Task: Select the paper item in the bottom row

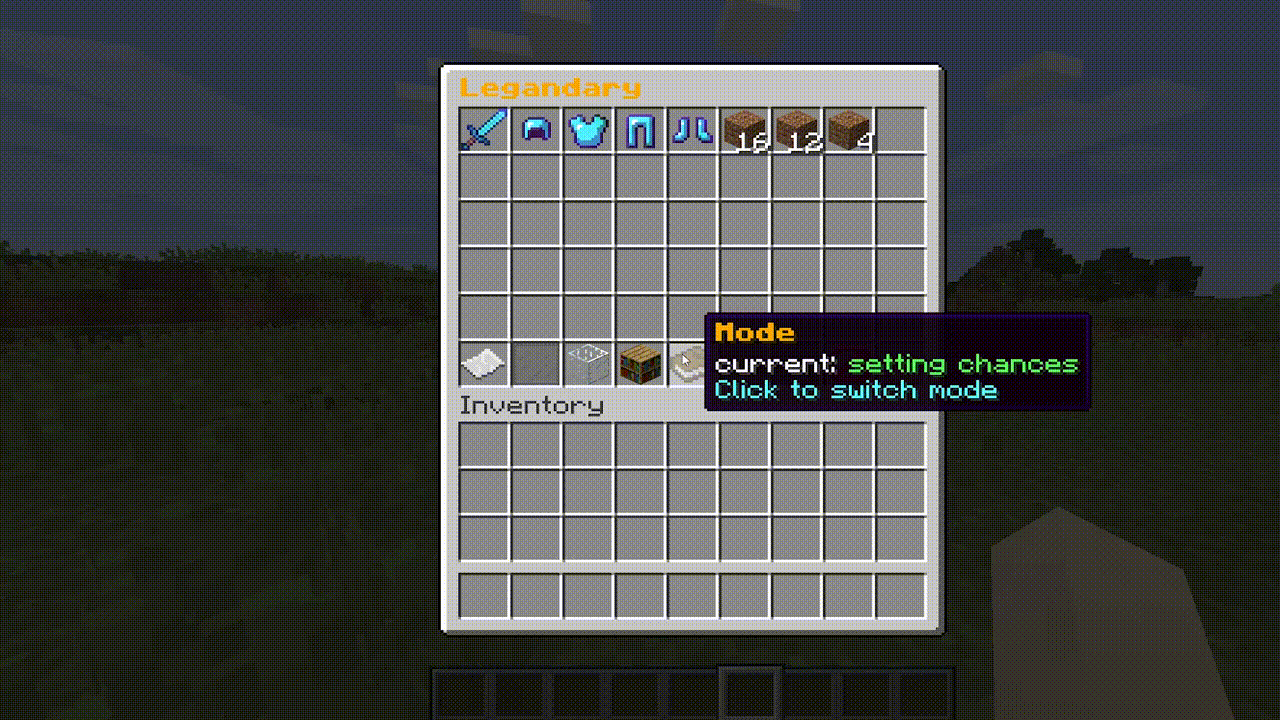Action: (483, 362)
